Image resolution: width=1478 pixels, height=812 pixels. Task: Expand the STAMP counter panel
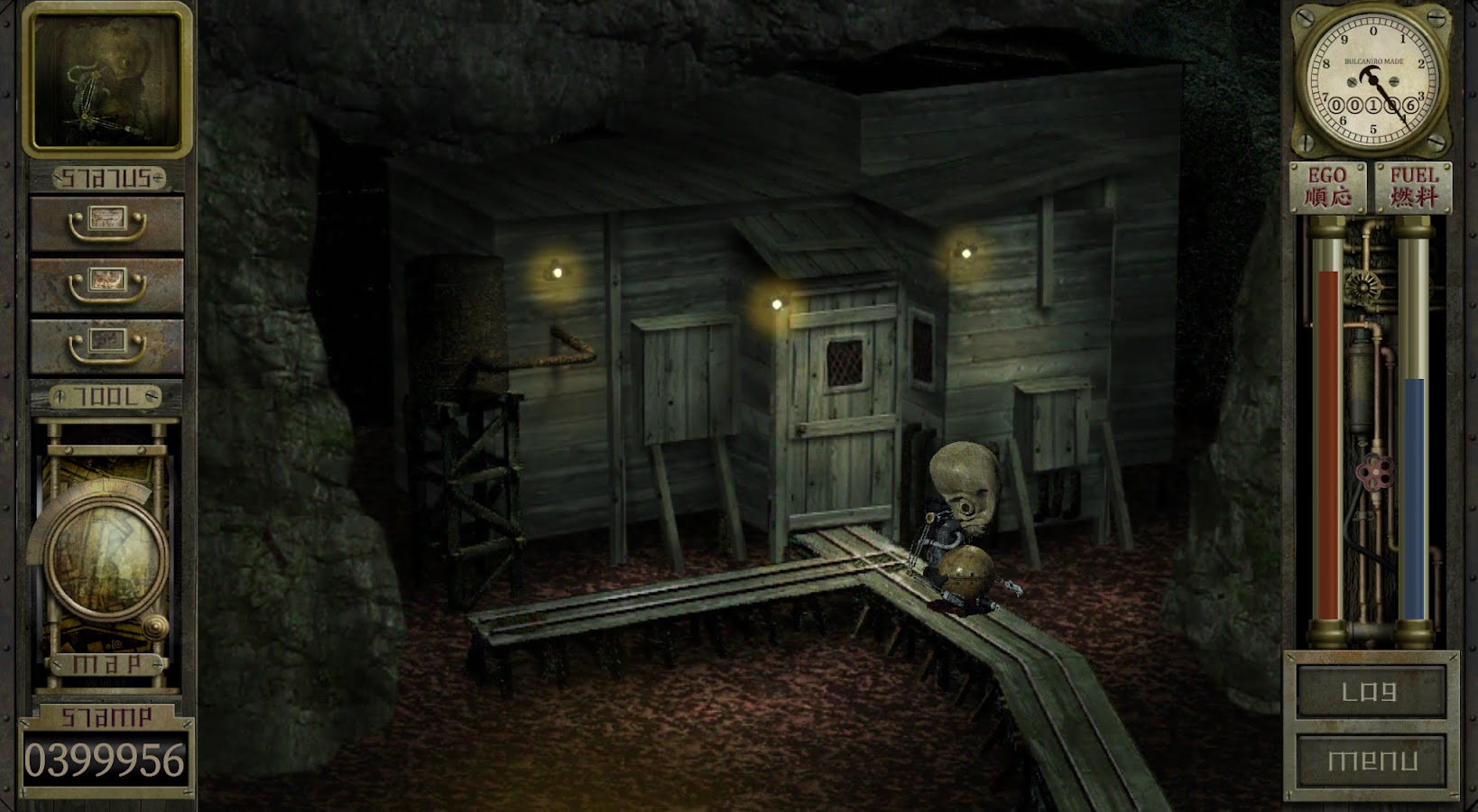point(108,715)
